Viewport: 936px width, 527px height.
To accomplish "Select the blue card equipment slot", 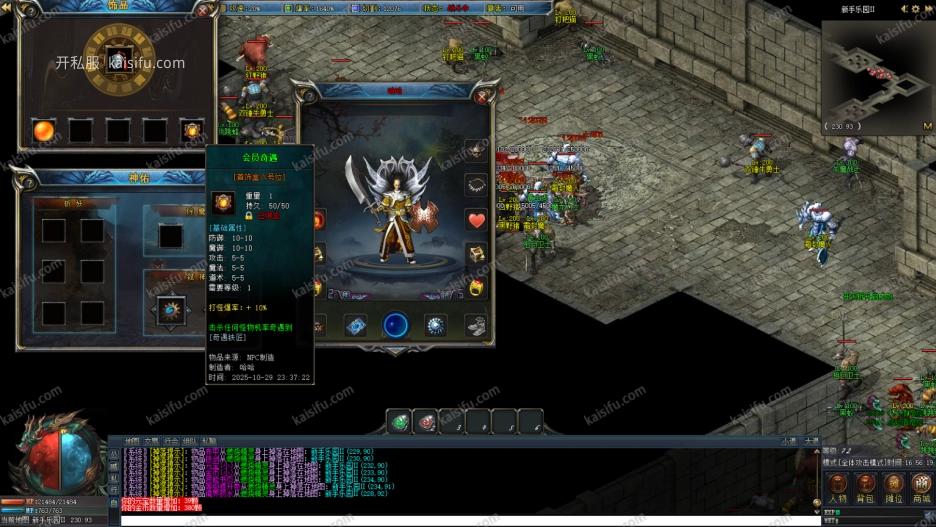I will click(356, 325).
